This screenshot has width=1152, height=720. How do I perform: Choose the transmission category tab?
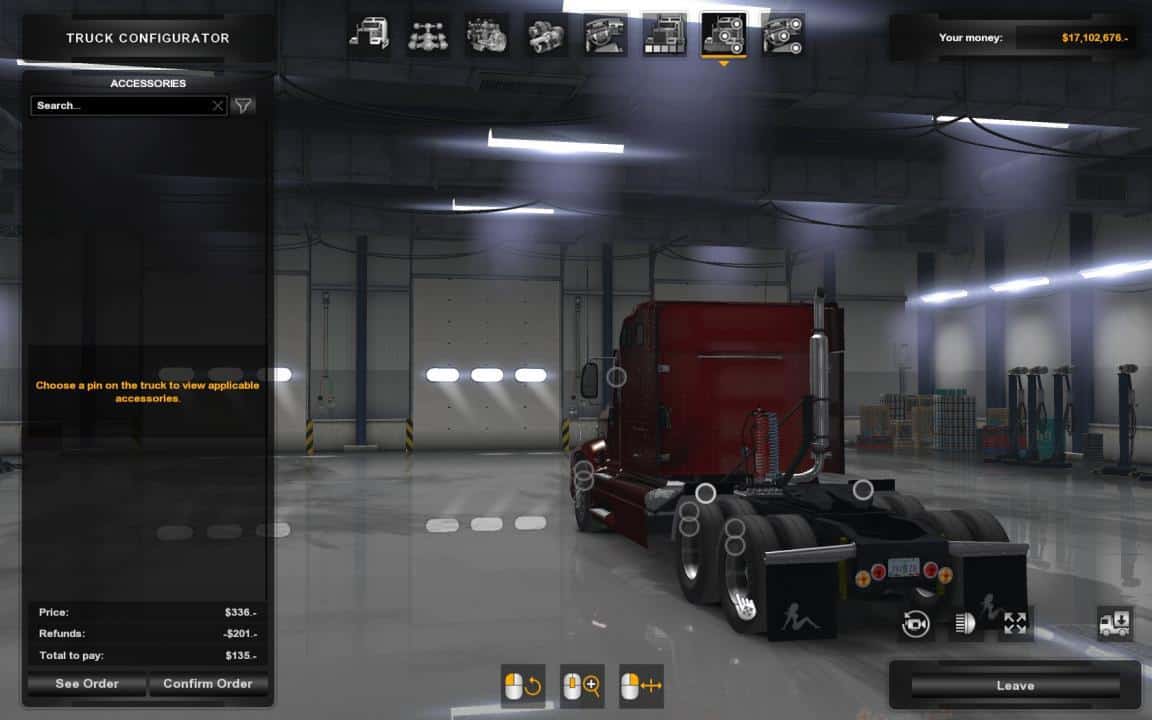click(546, 35)
